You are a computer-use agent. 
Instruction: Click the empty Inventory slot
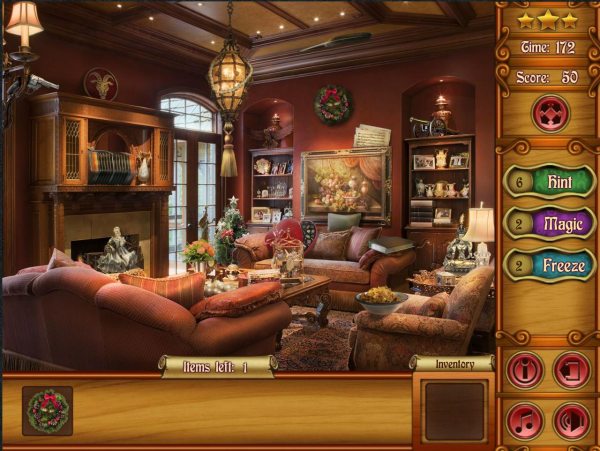click(452, 410)
